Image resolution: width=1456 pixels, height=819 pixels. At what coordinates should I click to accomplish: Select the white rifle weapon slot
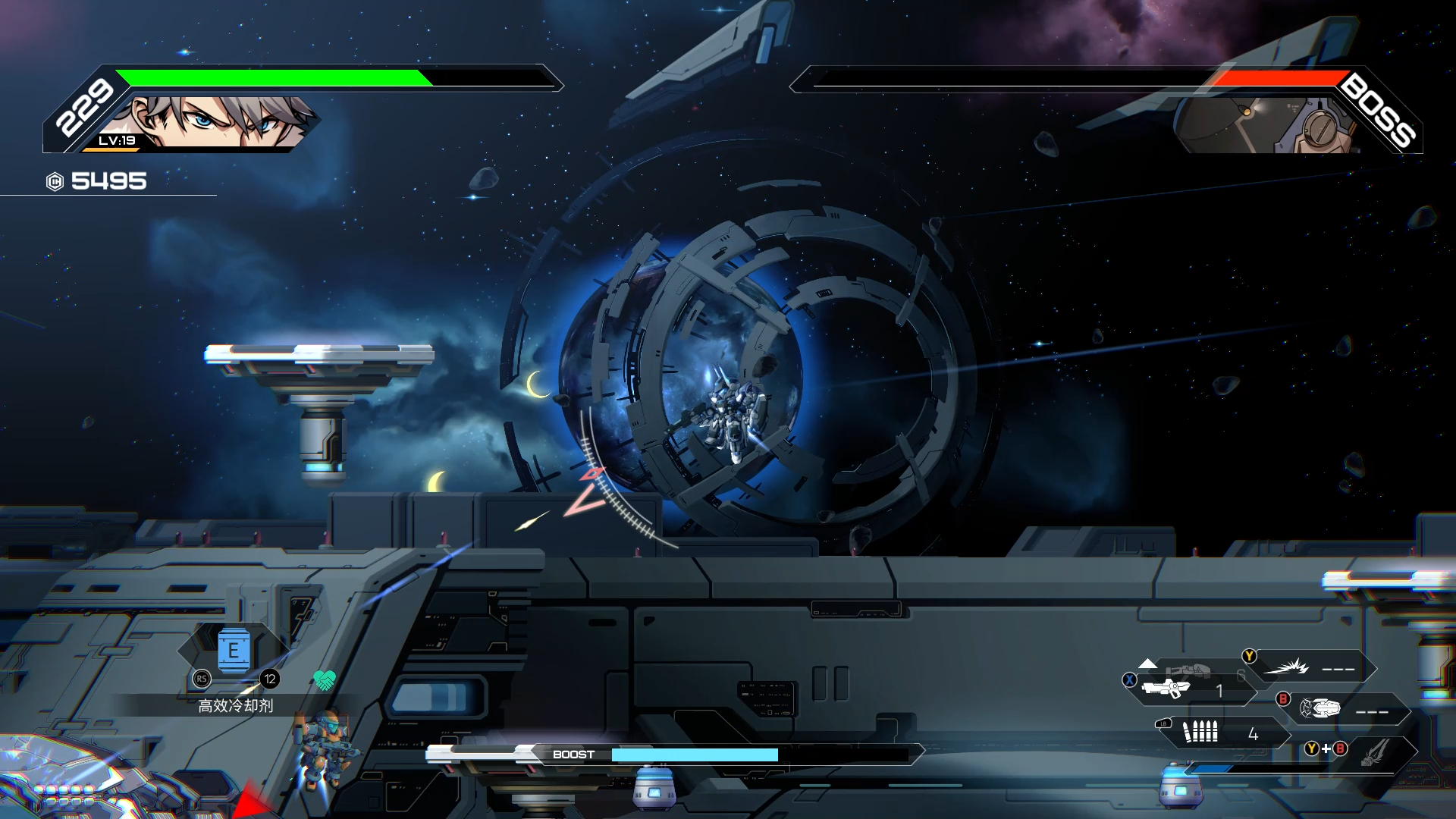tap(1166, 689)
